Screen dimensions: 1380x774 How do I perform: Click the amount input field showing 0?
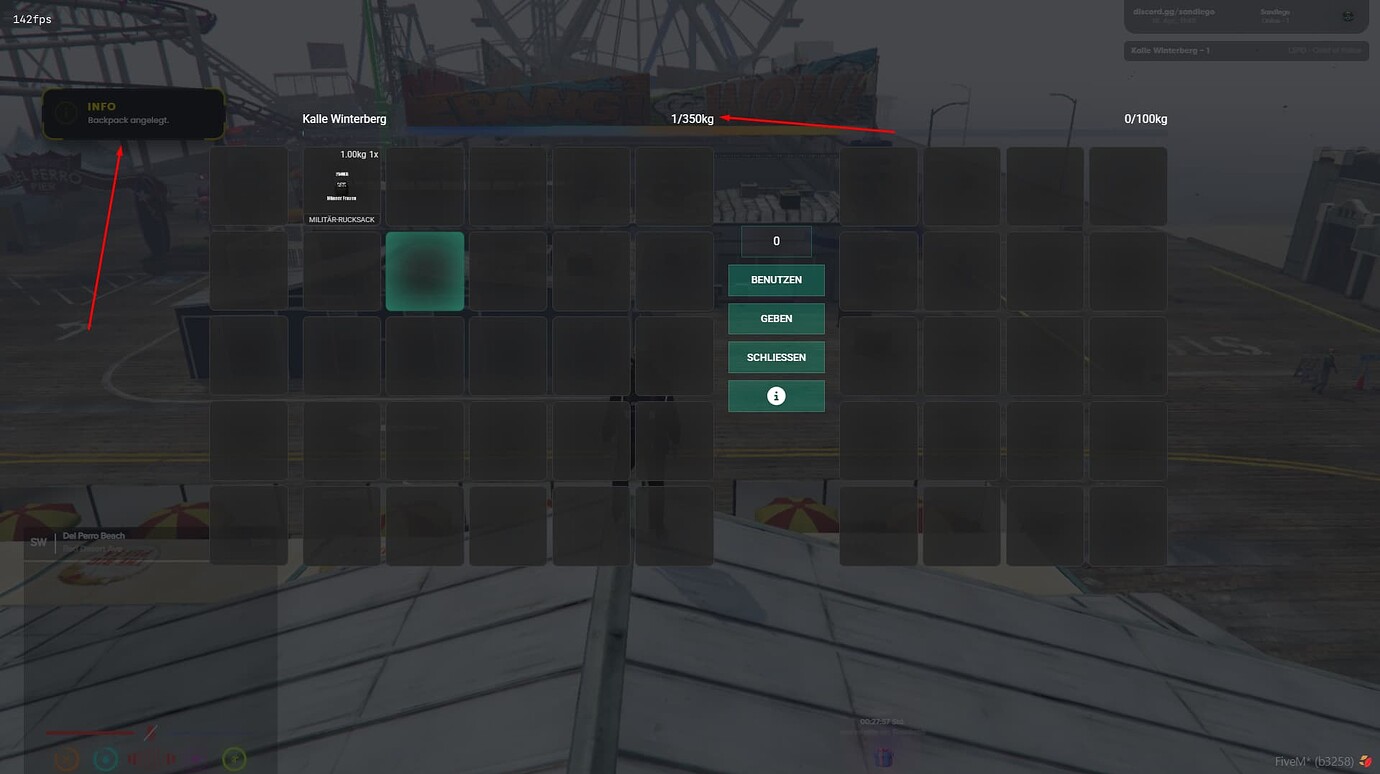coord(776,241)
